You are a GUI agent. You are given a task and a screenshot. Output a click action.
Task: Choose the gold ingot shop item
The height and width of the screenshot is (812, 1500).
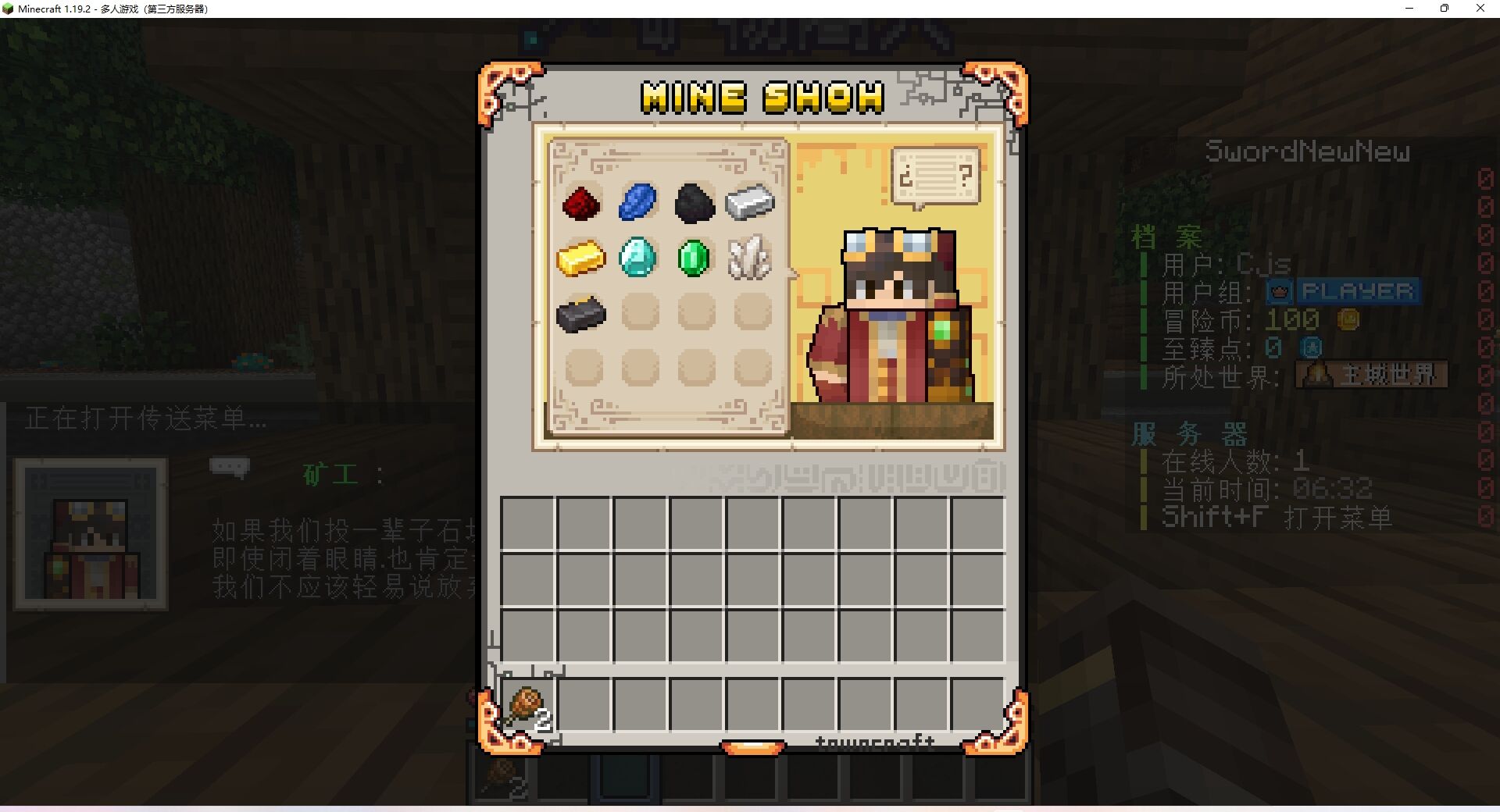pos(581,258)
